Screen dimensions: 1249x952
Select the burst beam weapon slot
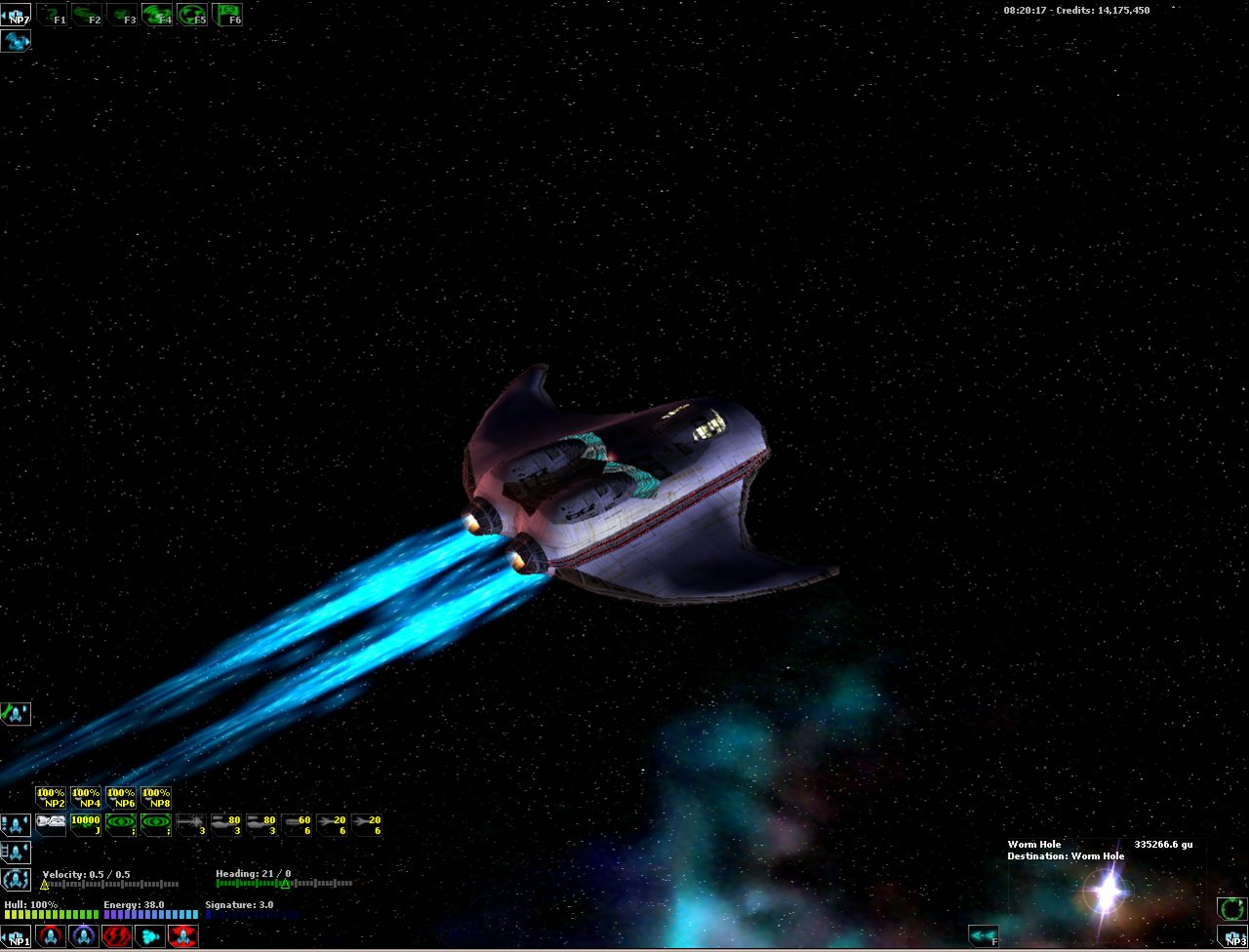191,825
